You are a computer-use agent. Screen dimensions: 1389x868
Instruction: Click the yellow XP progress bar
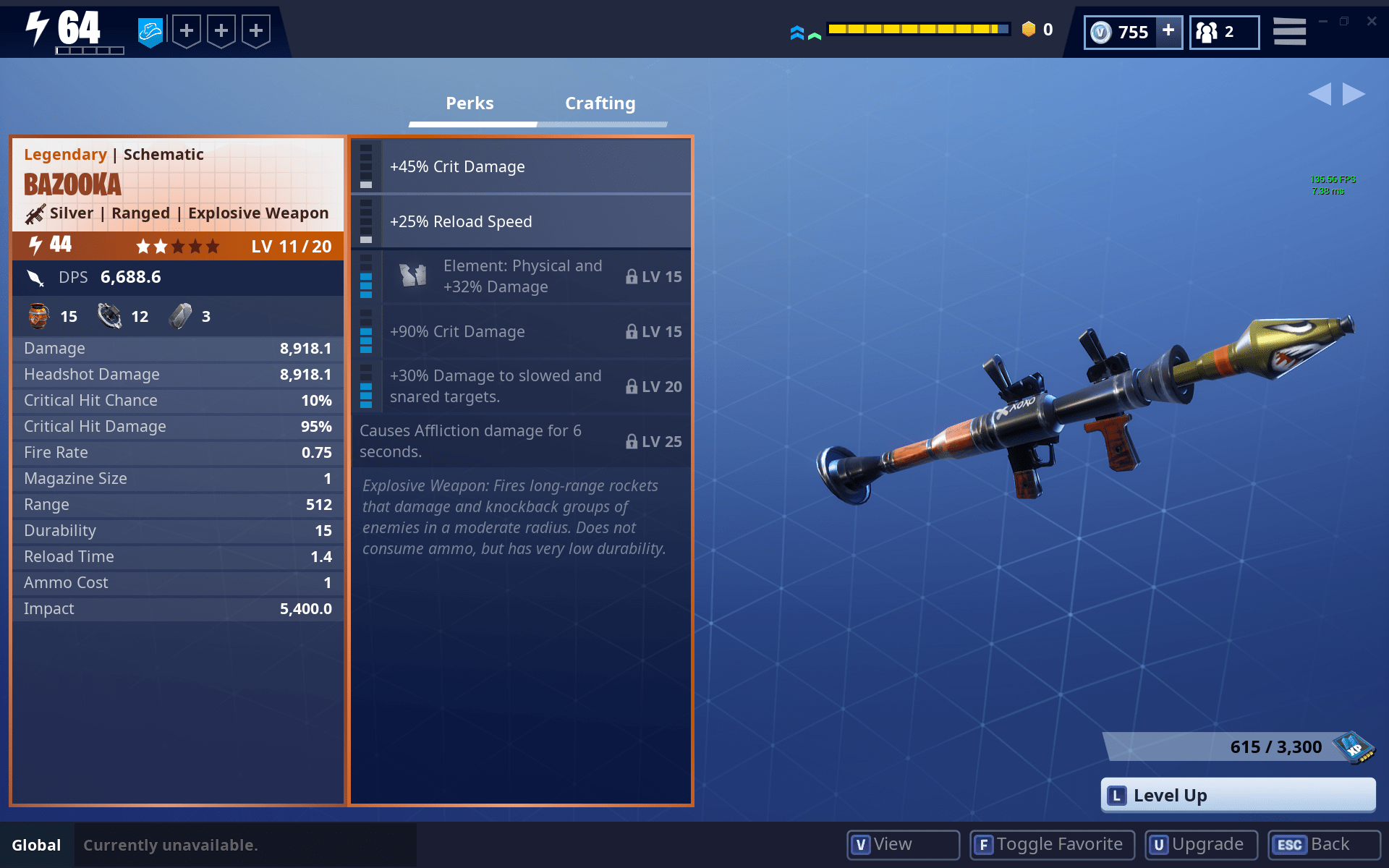919,28
